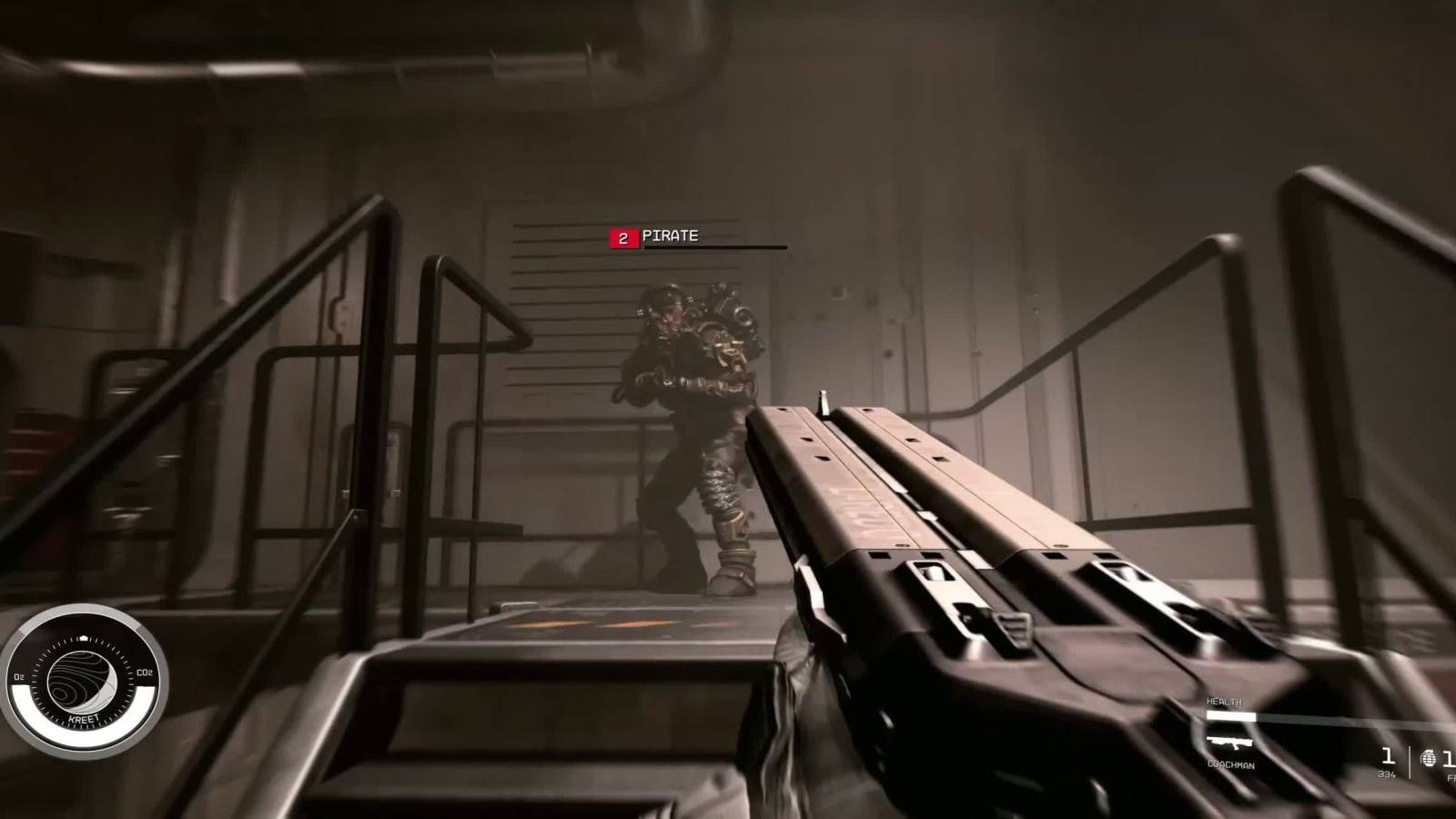Click the reserve ammo count 334
1456x819 pixels.
coord(1387,774)
